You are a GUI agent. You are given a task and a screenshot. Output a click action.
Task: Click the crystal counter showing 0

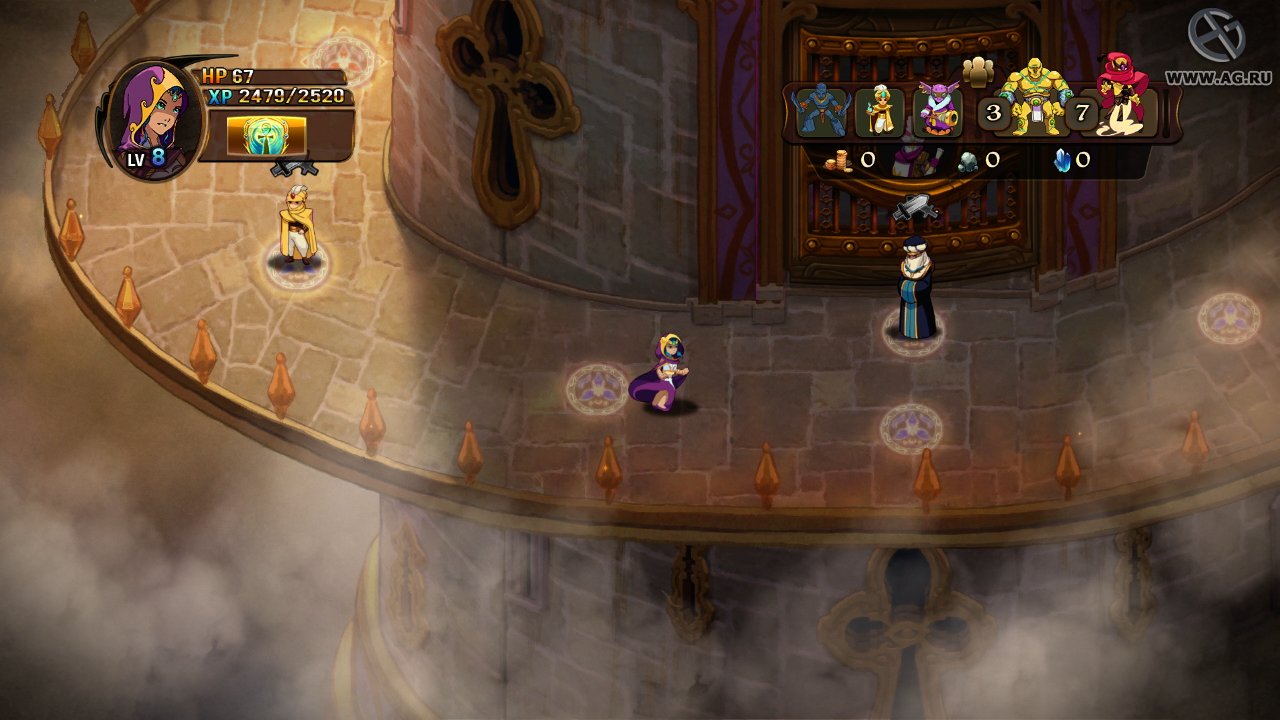tap(1070, 159)
